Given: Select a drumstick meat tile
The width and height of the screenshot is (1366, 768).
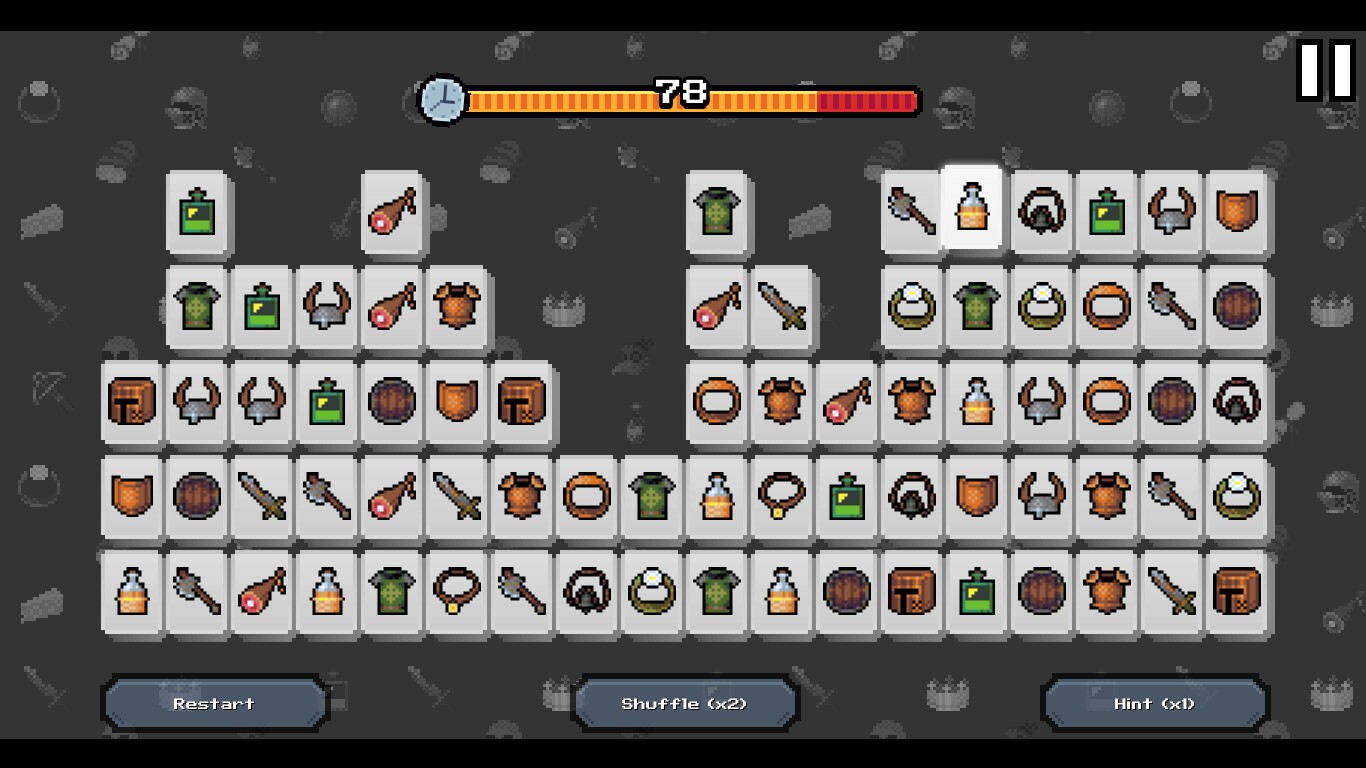Looking at the screenshot, I should [391, 211].
